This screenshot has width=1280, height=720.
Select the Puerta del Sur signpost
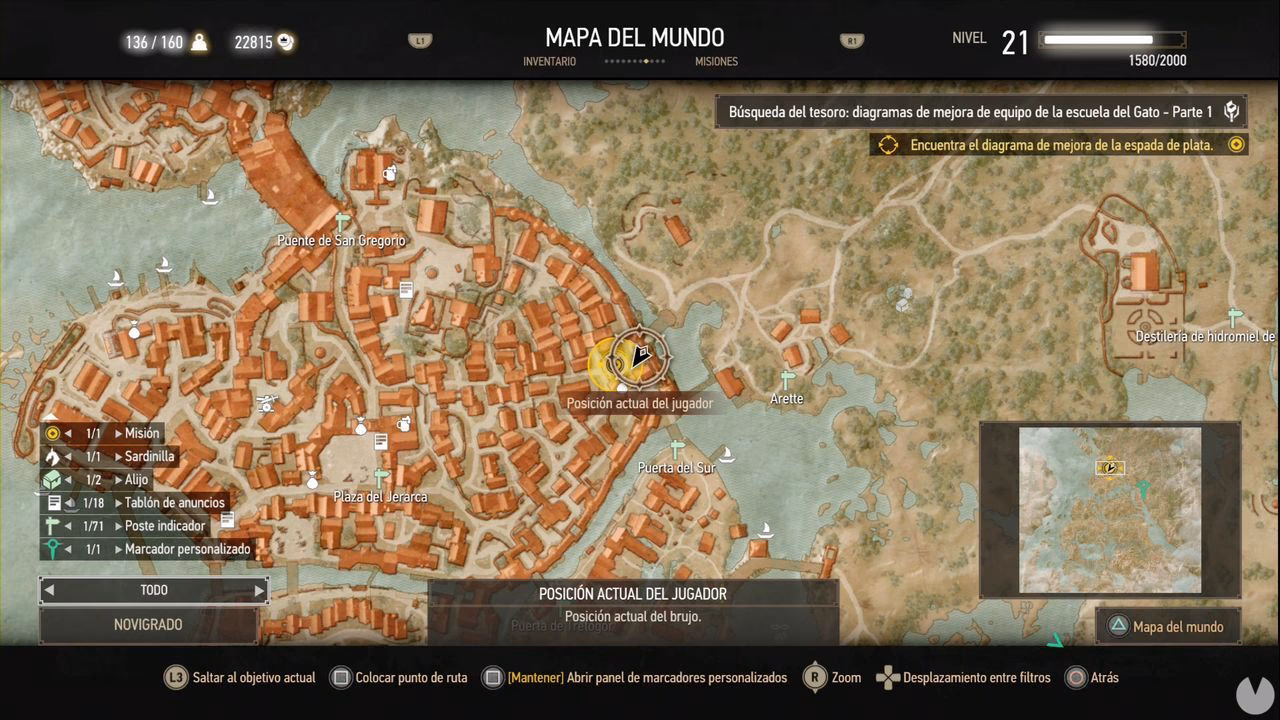(x=677, y=449)
